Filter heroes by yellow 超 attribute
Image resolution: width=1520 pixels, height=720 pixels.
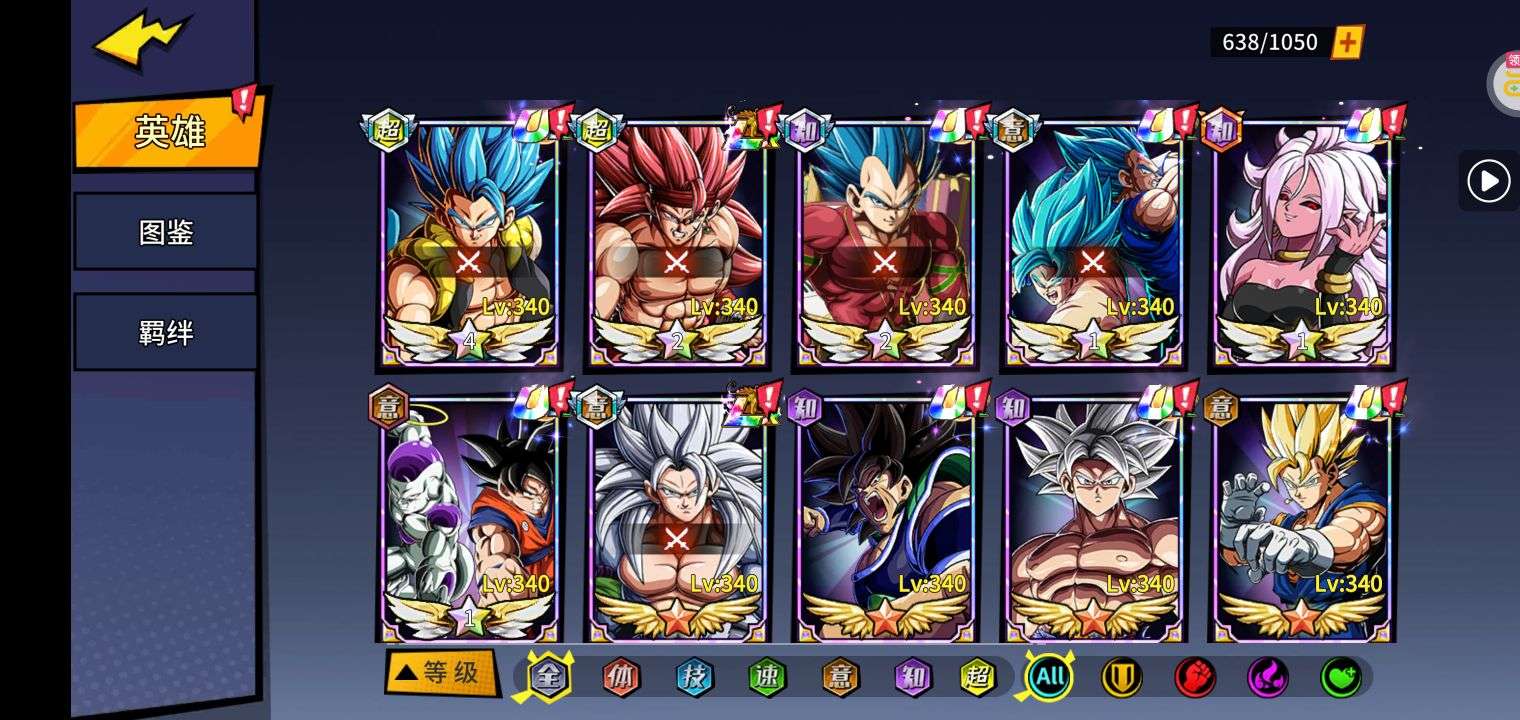coord(977,677)
